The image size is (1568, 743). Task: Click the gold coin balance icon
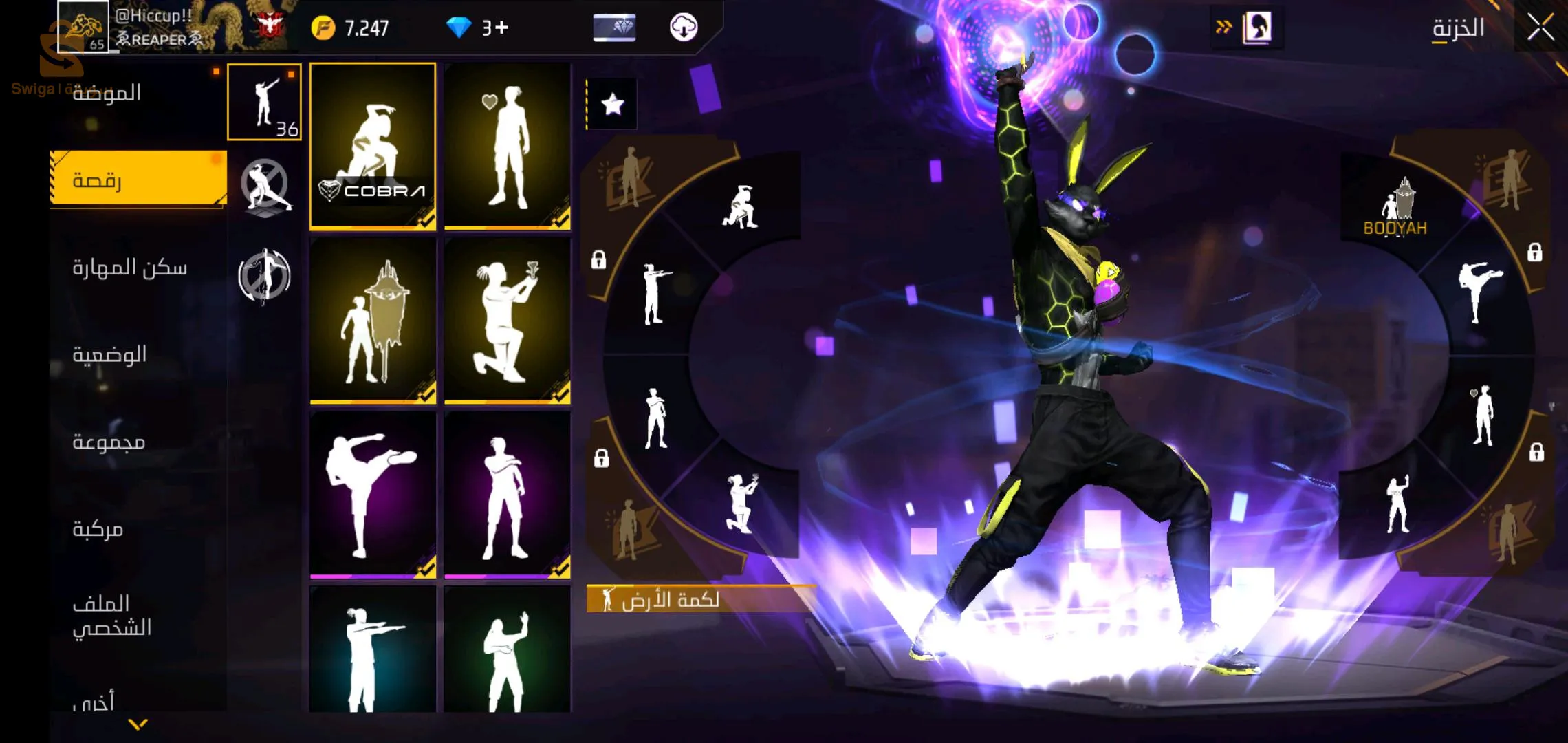(323, 28)
